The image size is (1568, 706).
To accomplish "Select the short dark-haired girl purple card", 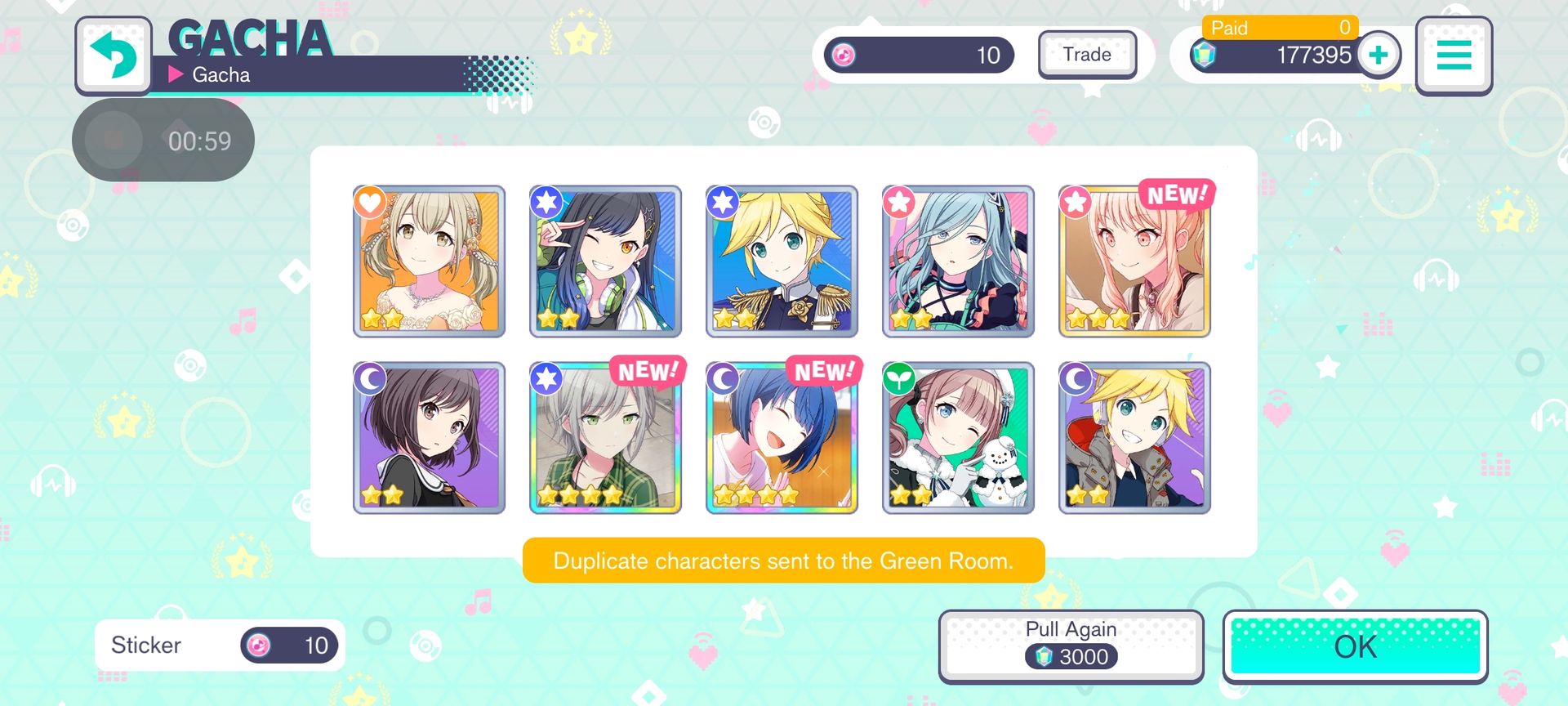I will 429,438.
